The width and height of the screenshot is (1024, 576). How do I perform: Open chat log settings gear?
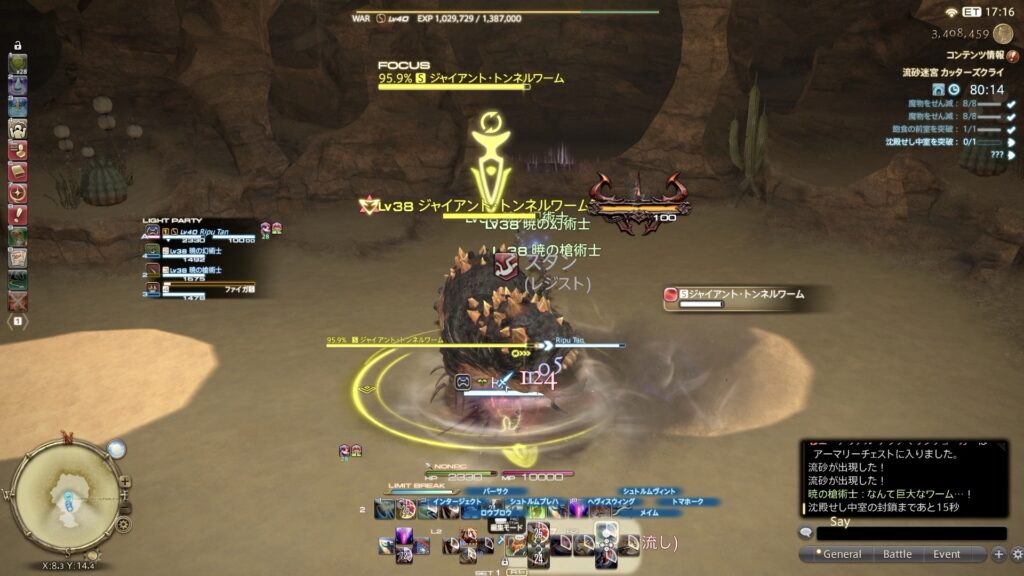tap(1016, 554)
